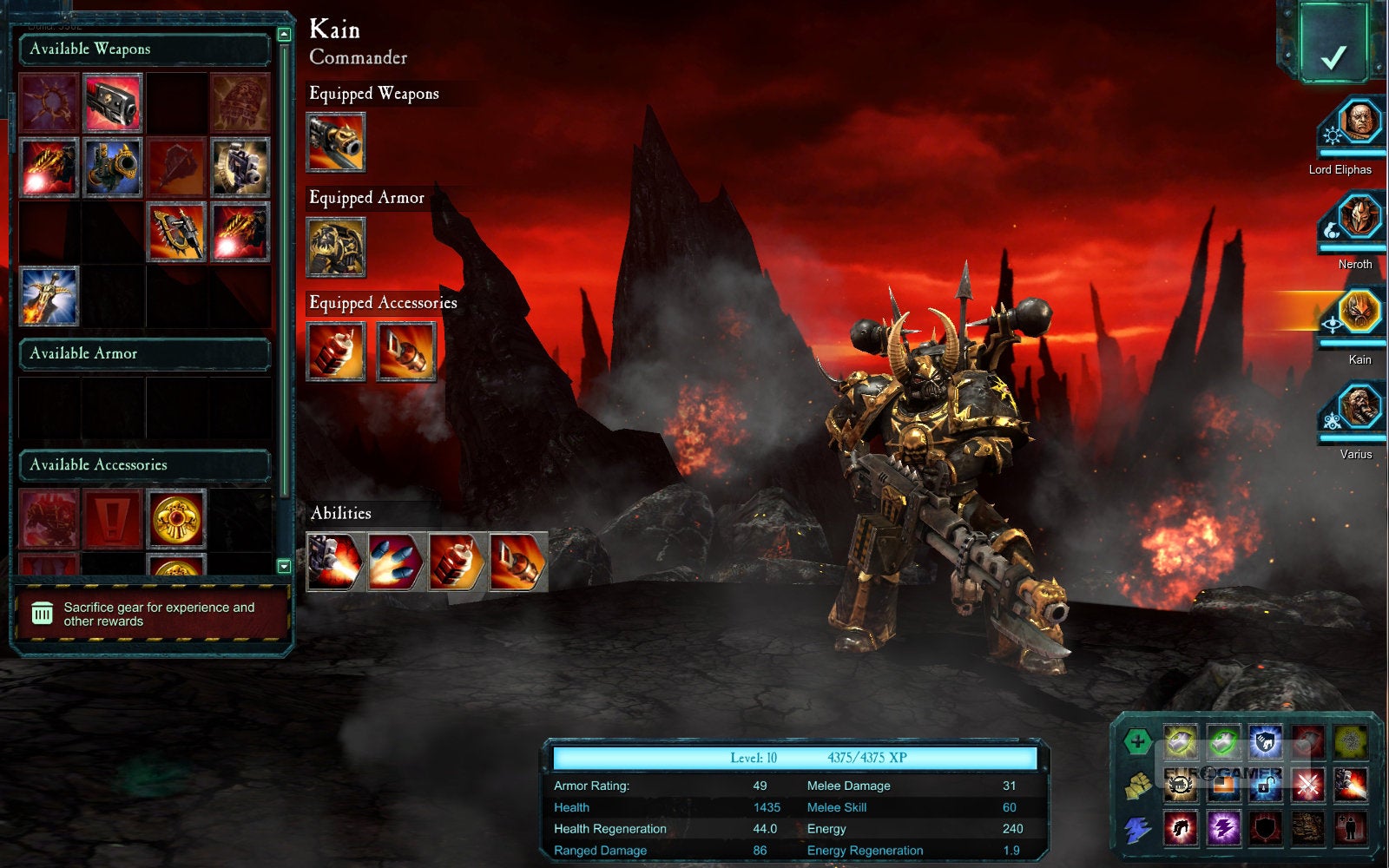Click the equipped heavy weapon slot

click(336, 142)
